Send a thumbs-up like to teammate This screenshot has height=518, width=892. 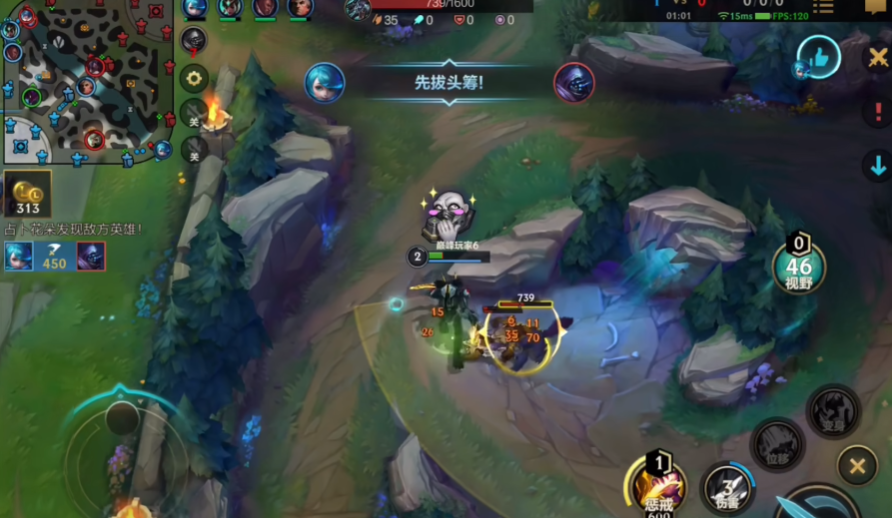[x=819, y=59]
